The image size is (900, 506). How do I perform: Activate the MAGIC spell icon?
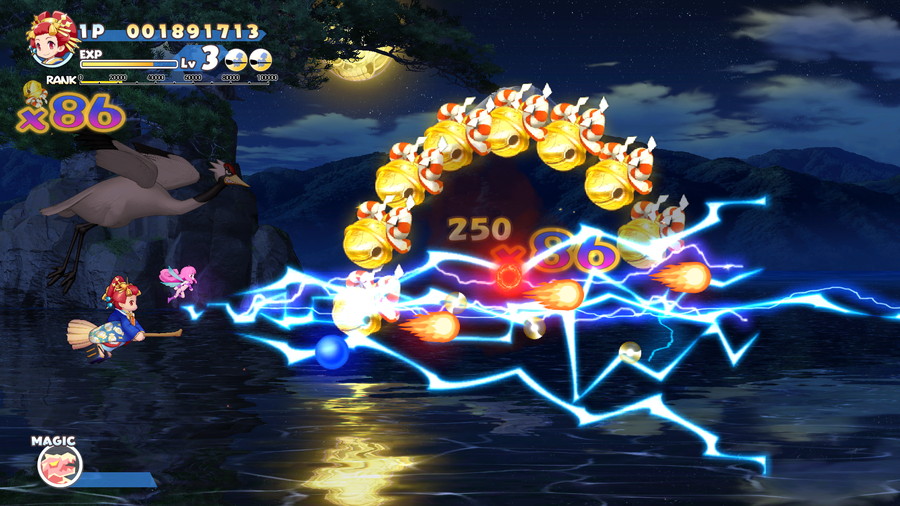point(59,464)
